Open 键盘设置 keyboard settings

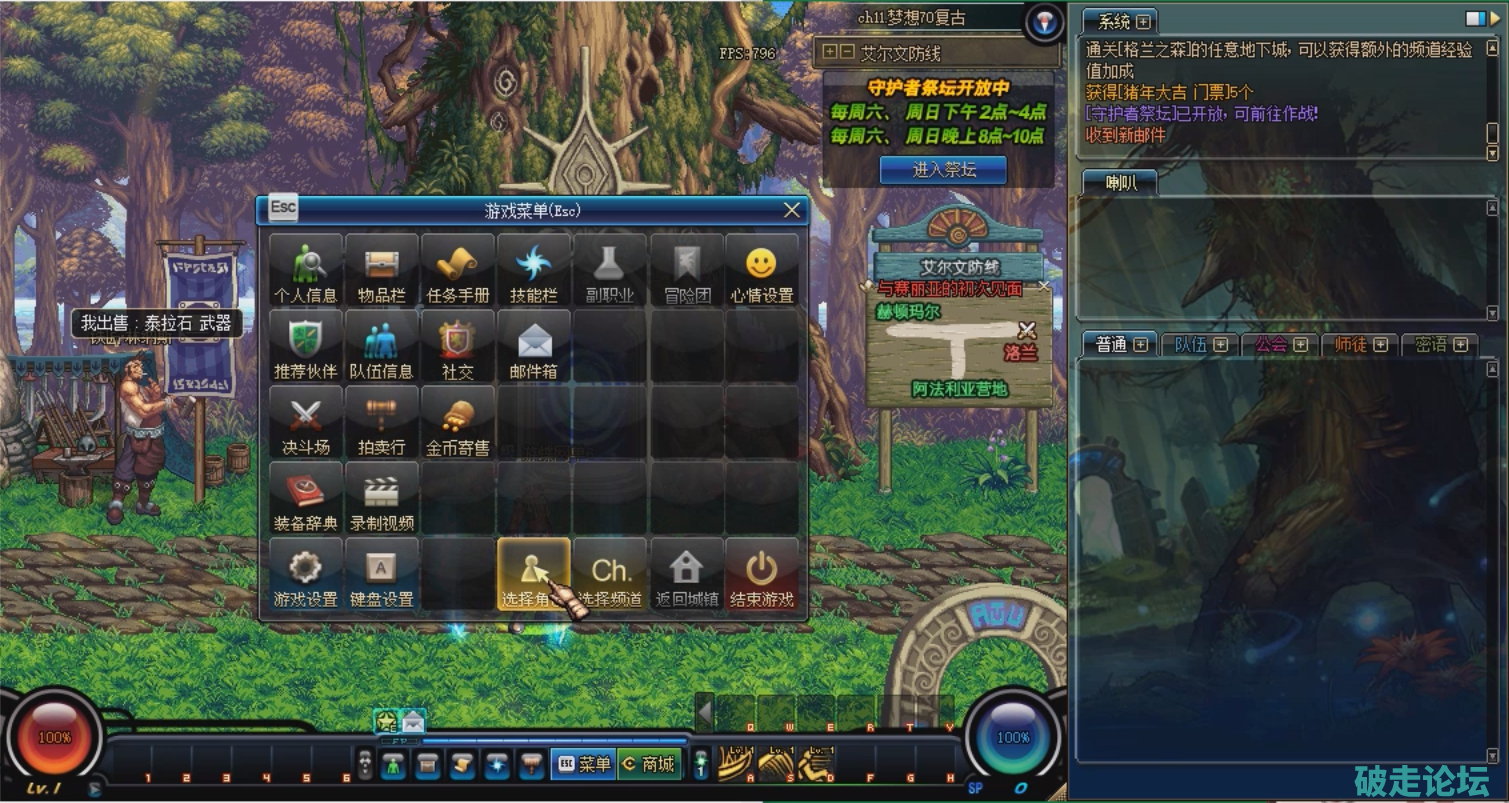click(382, 575)
